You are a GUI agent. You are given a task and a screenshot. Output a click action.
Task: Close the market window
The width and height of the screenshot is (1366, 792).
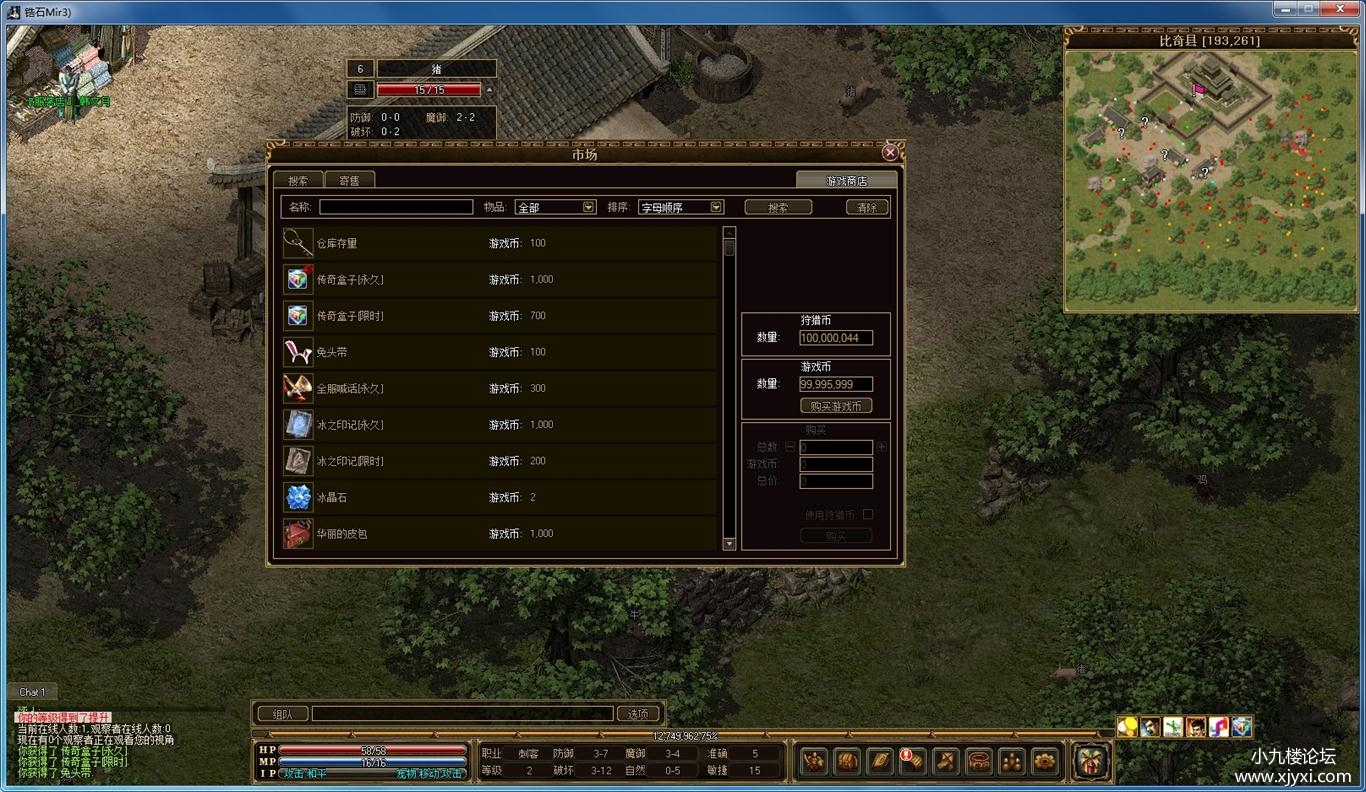(x=890, y=153)
